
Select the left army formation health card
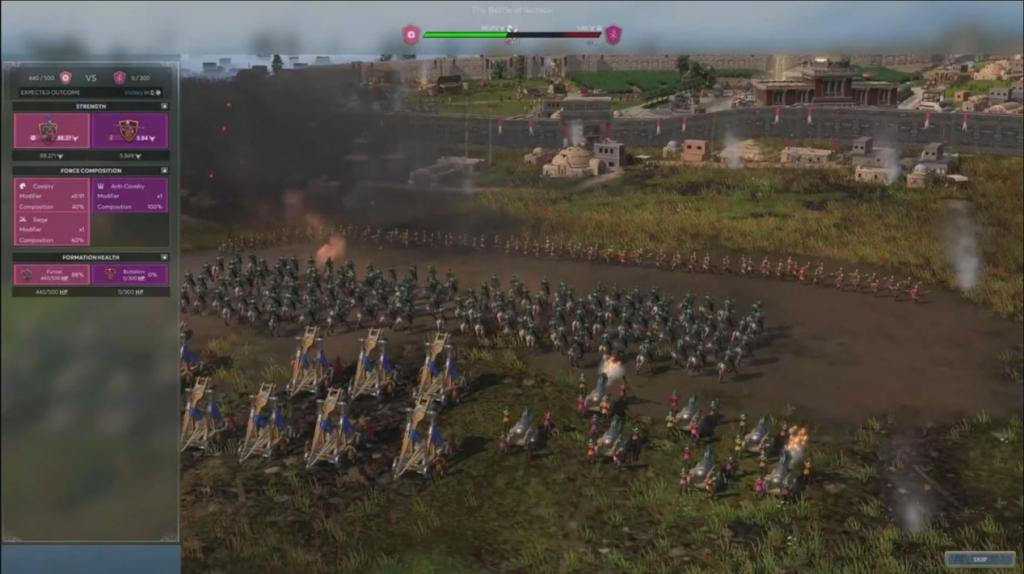51,274
